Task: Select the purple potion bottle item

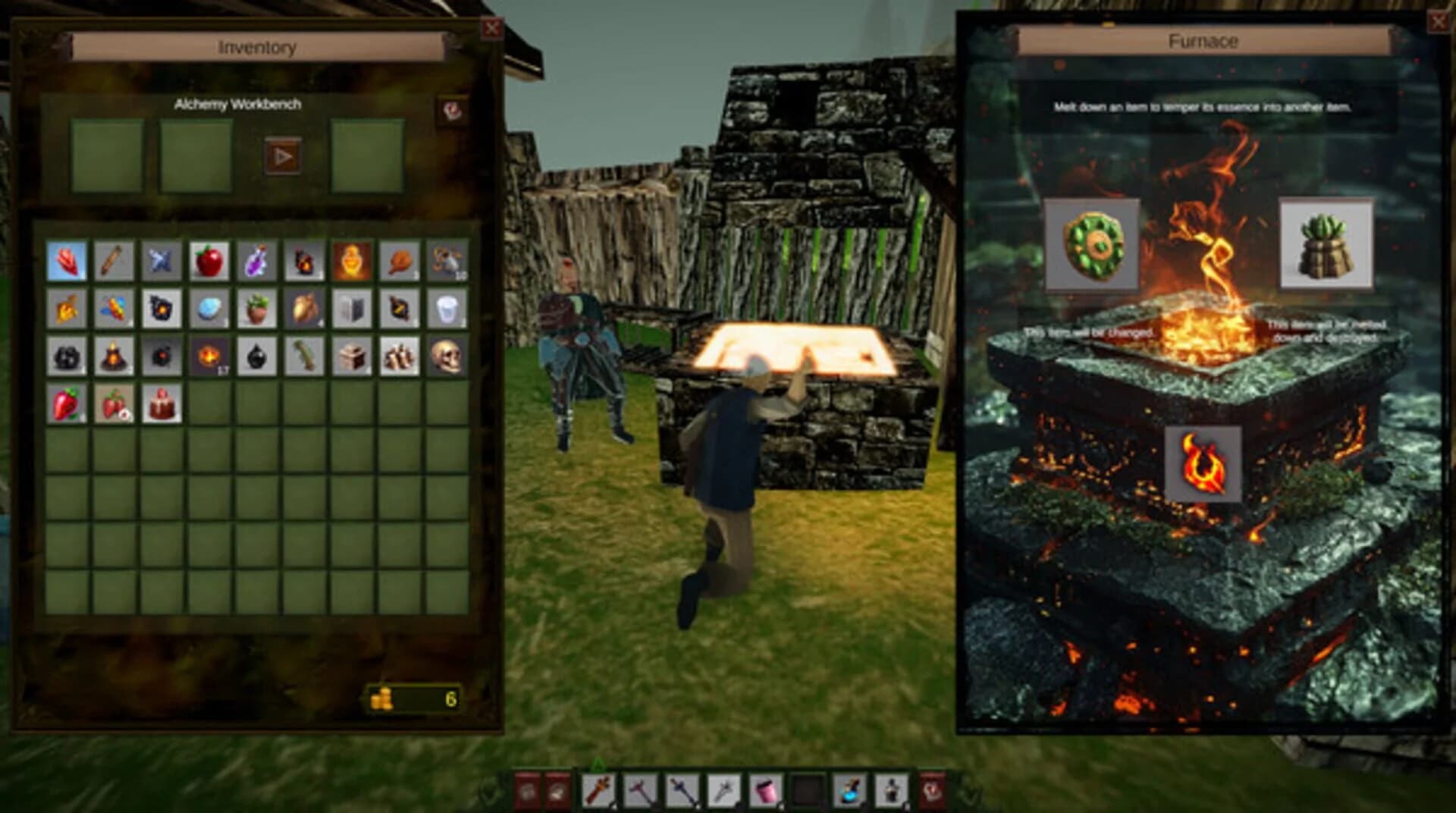Action: (256, 261)
